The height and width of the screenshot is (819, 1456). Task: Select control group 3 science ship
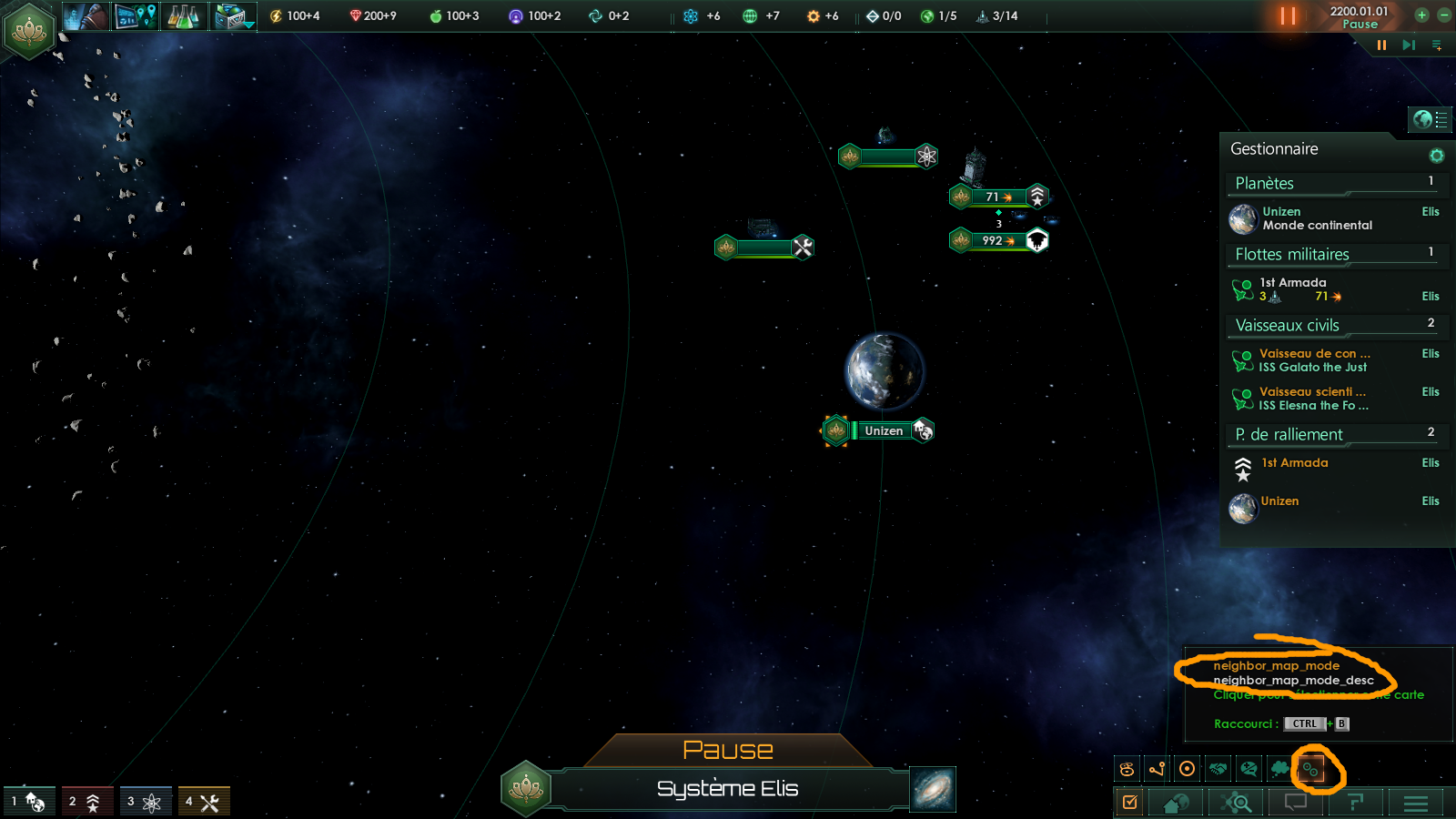(144, 802)
